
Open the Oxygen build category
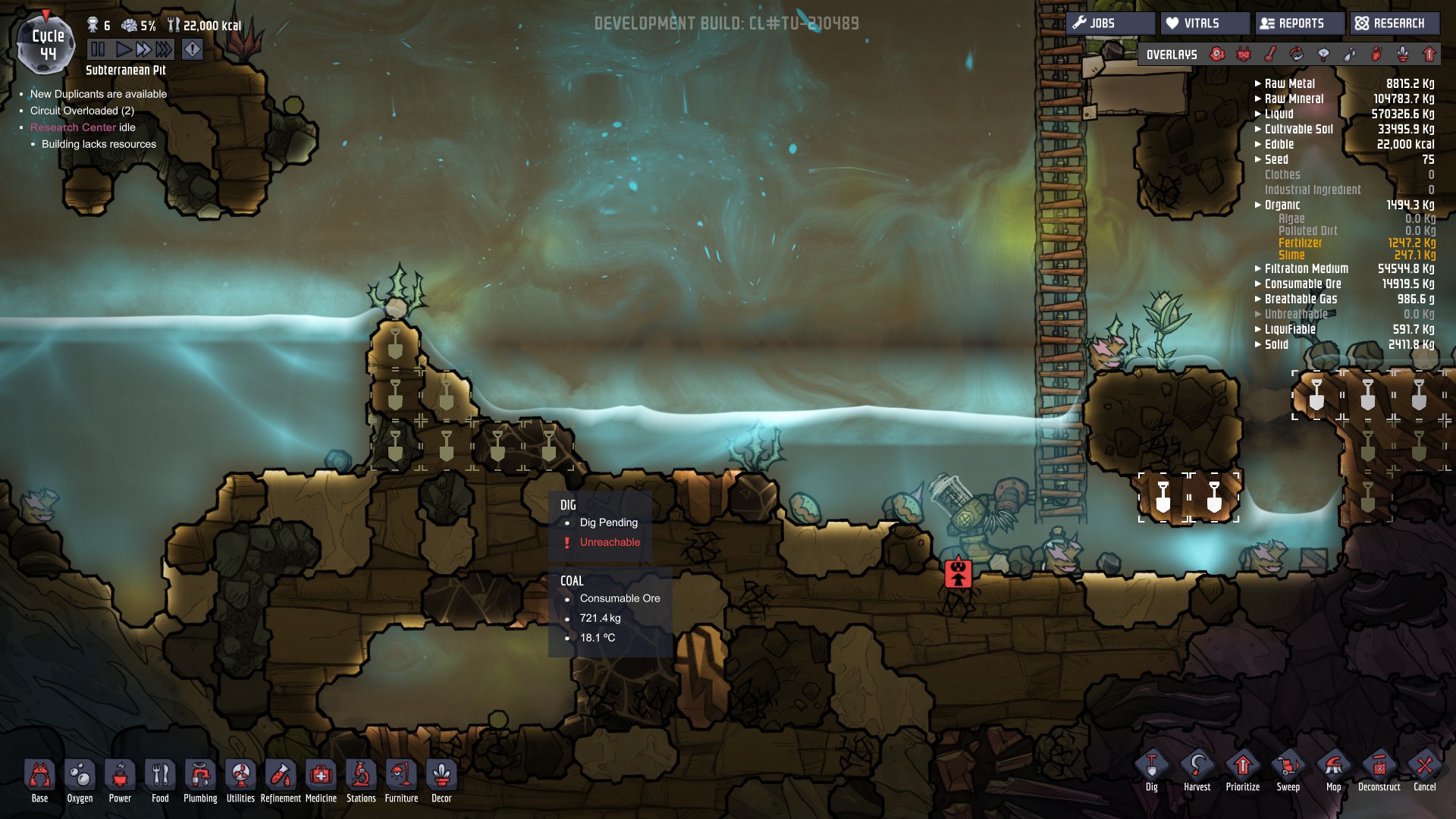[x=80, y=777]
